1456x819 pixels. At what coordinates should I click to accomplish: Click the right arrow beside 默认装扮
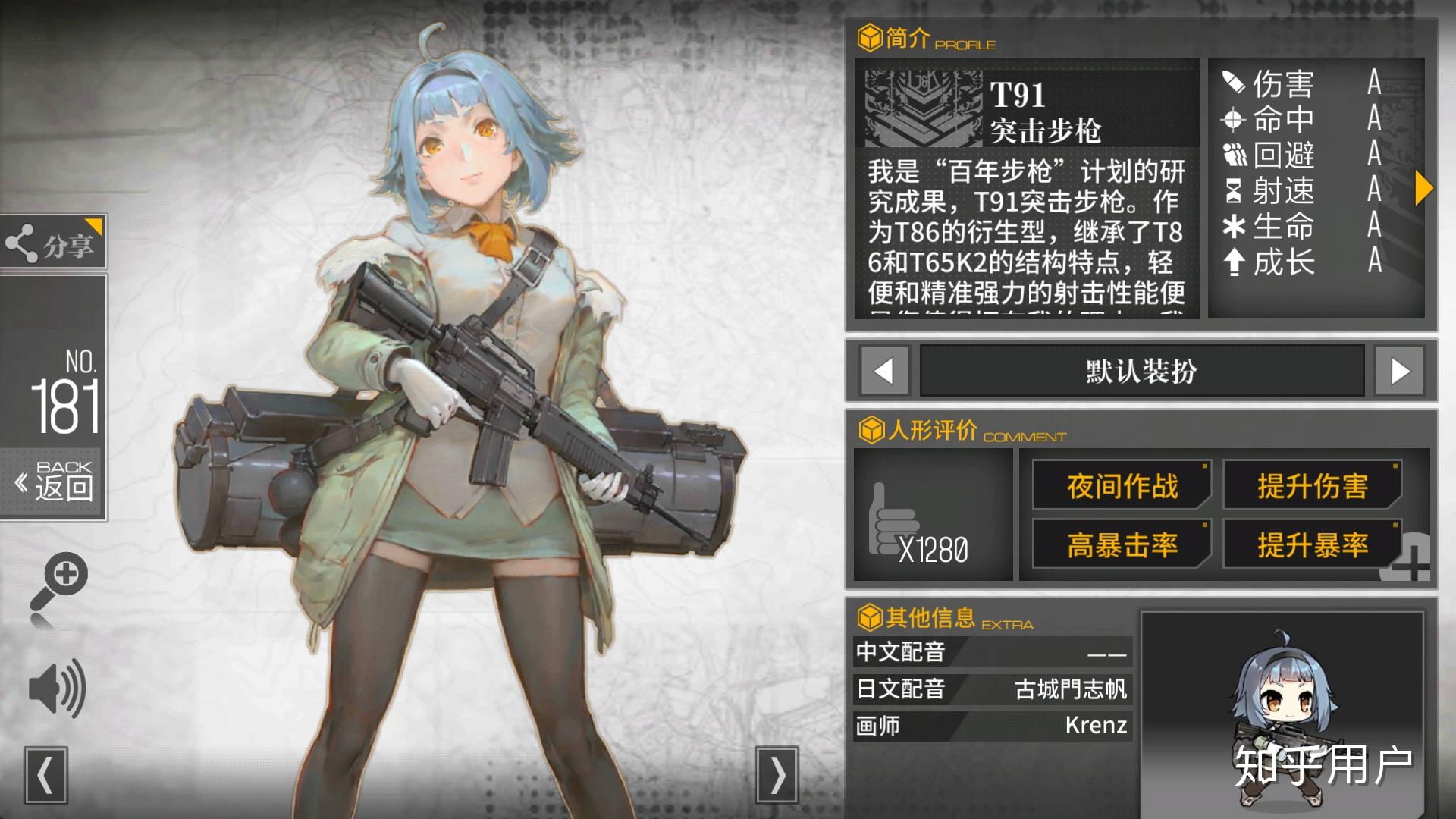tap(1399, 372)
